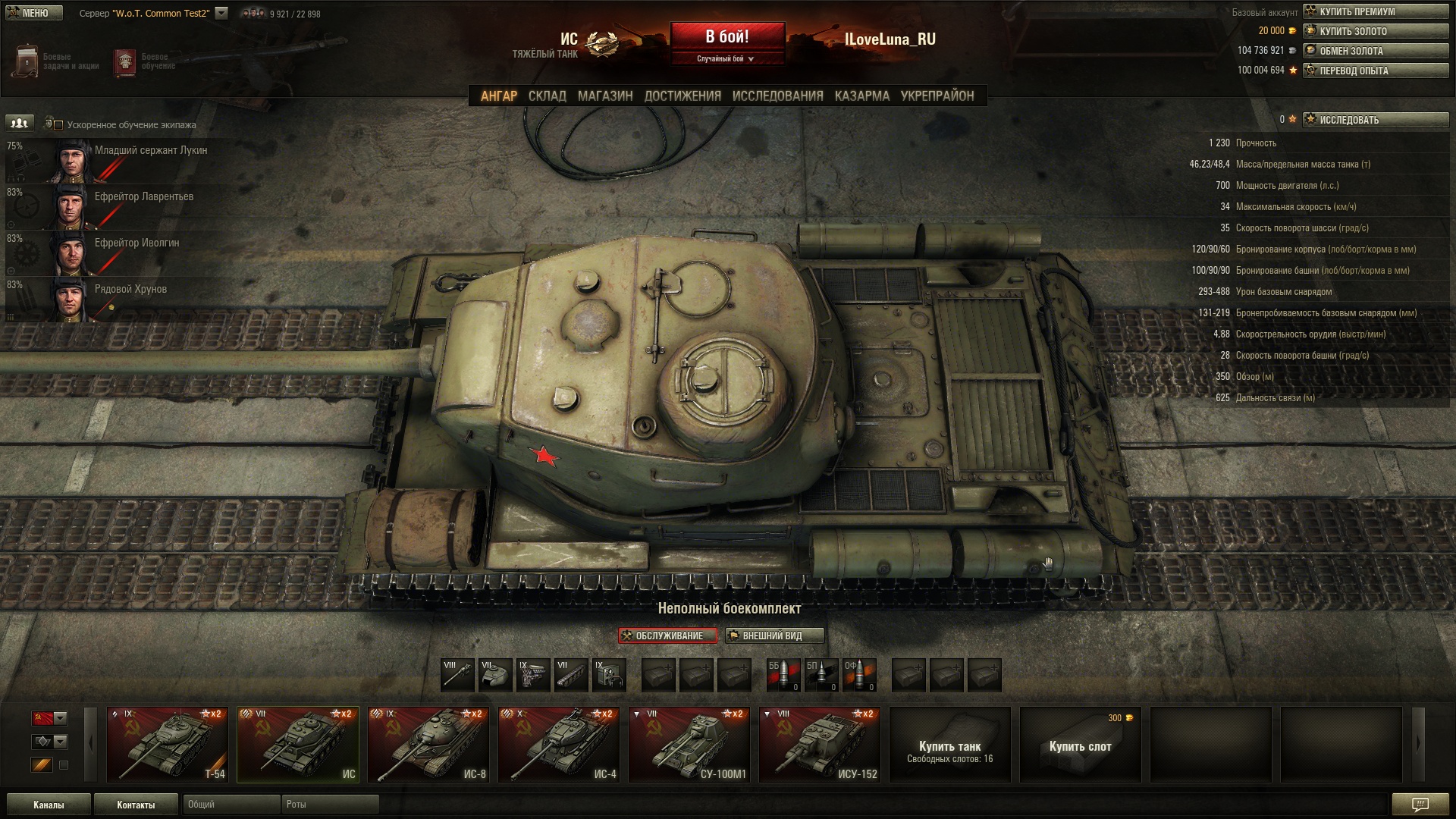Screen dimensions: 1456x819
Task: Open the КАЗАРМА tab
Action: click(x=861, y=96)
